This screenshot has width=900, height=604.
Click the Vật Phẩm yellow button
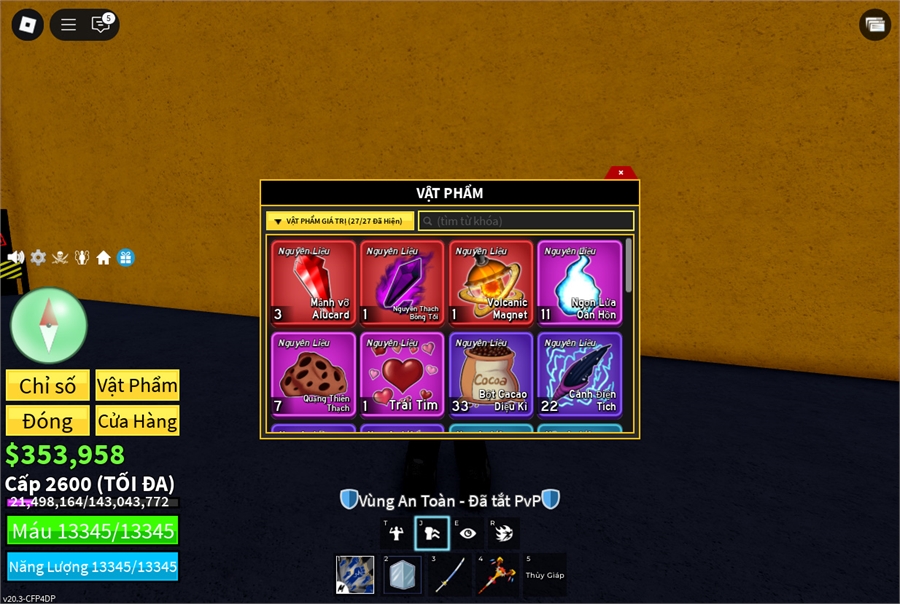pos(137,386)
